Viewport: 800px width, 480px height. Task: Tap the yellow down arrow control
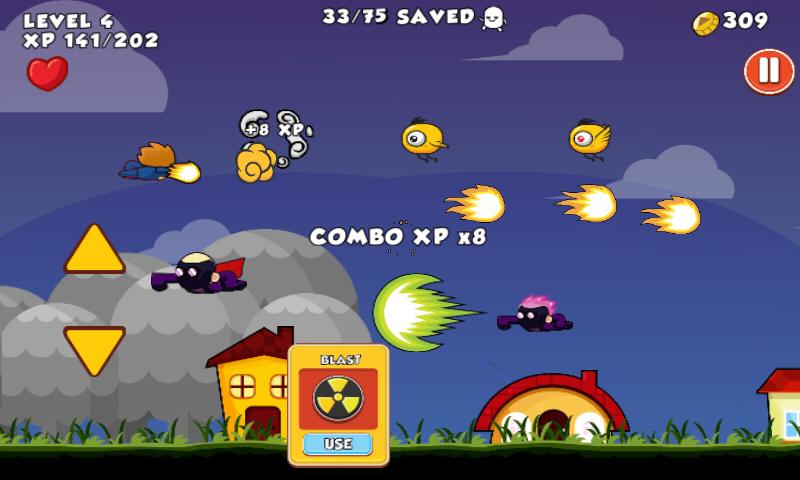pyautogui.click(x=95, y=348)
